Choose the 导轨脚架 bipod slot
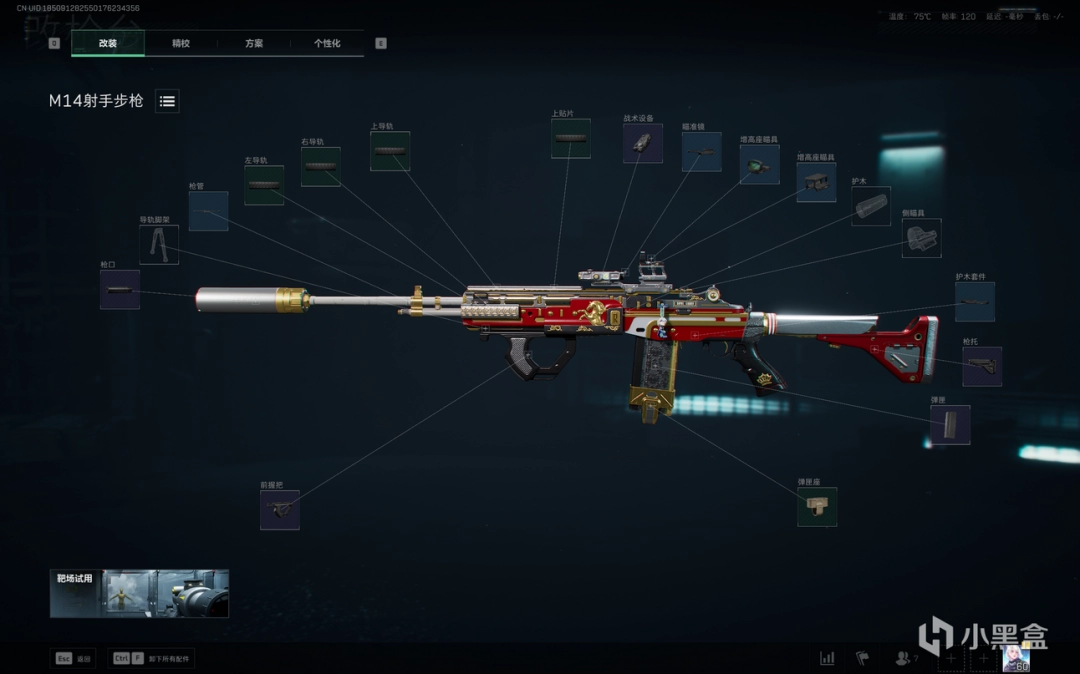This screenshot has height=674, width=1080. pos(159,244)
